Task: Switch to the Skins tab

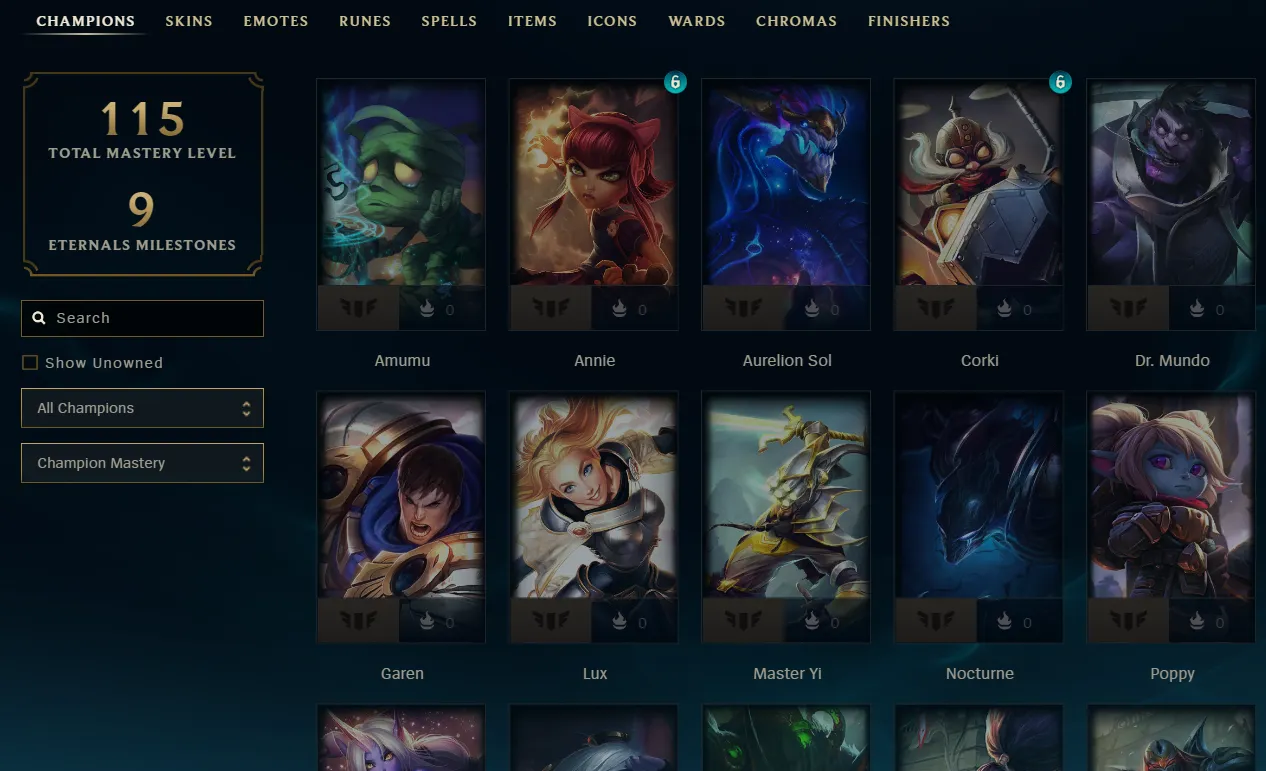Action: tap(189, 21)
